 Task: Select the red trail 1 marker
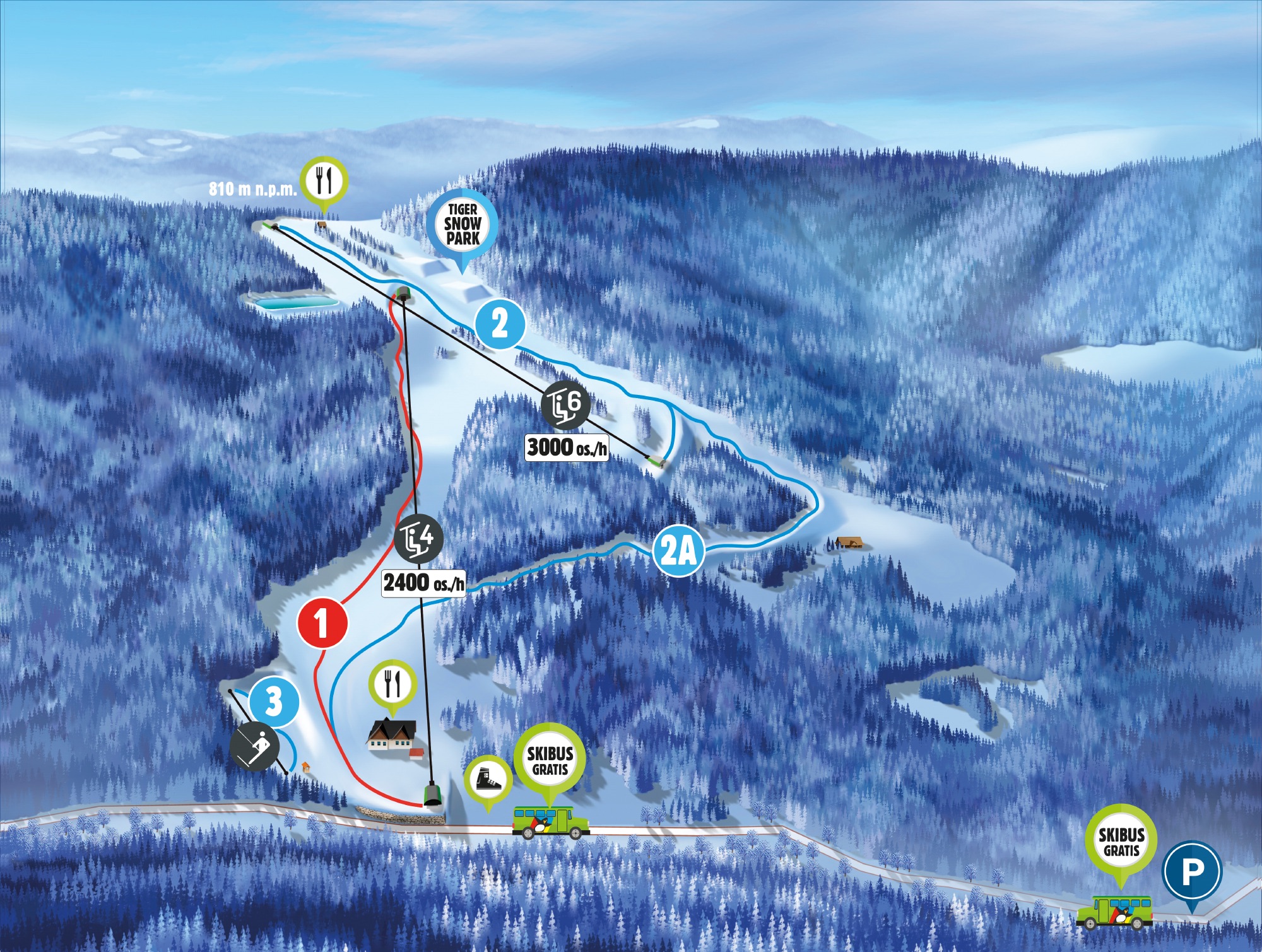[322, 623]
